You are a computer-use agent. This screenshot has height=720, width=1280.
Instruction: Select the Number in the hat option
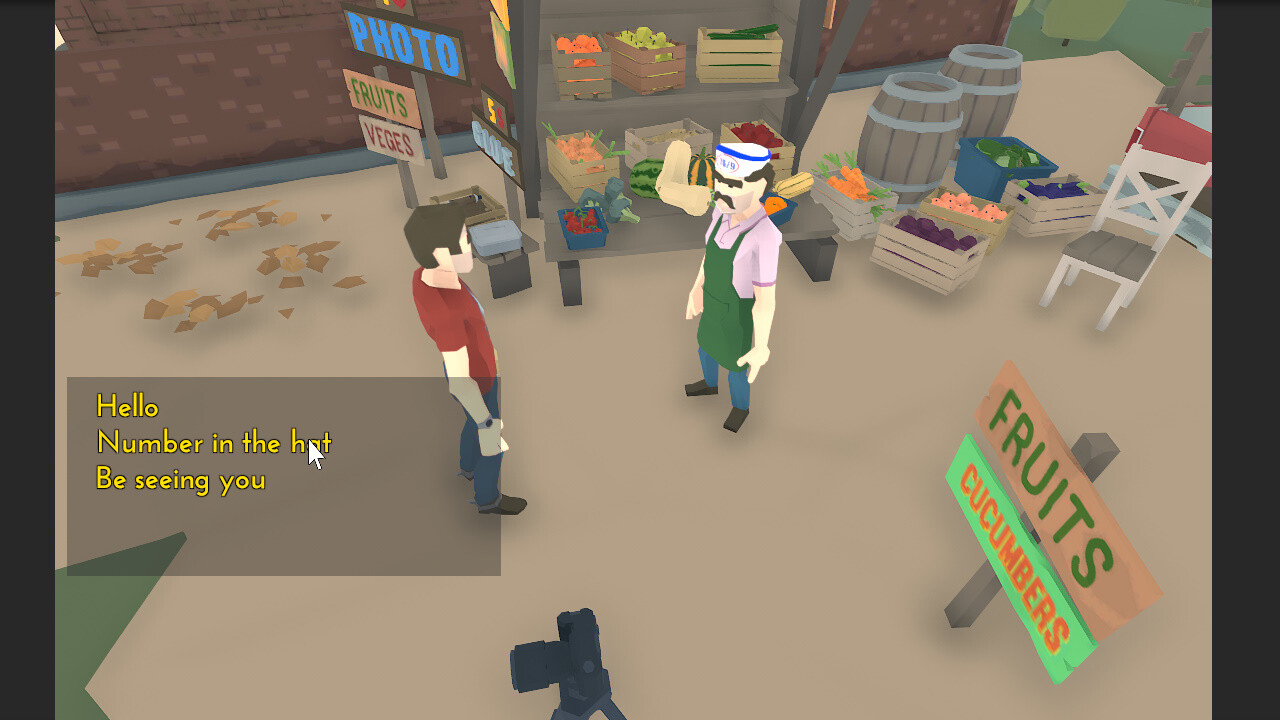[213, 443]
